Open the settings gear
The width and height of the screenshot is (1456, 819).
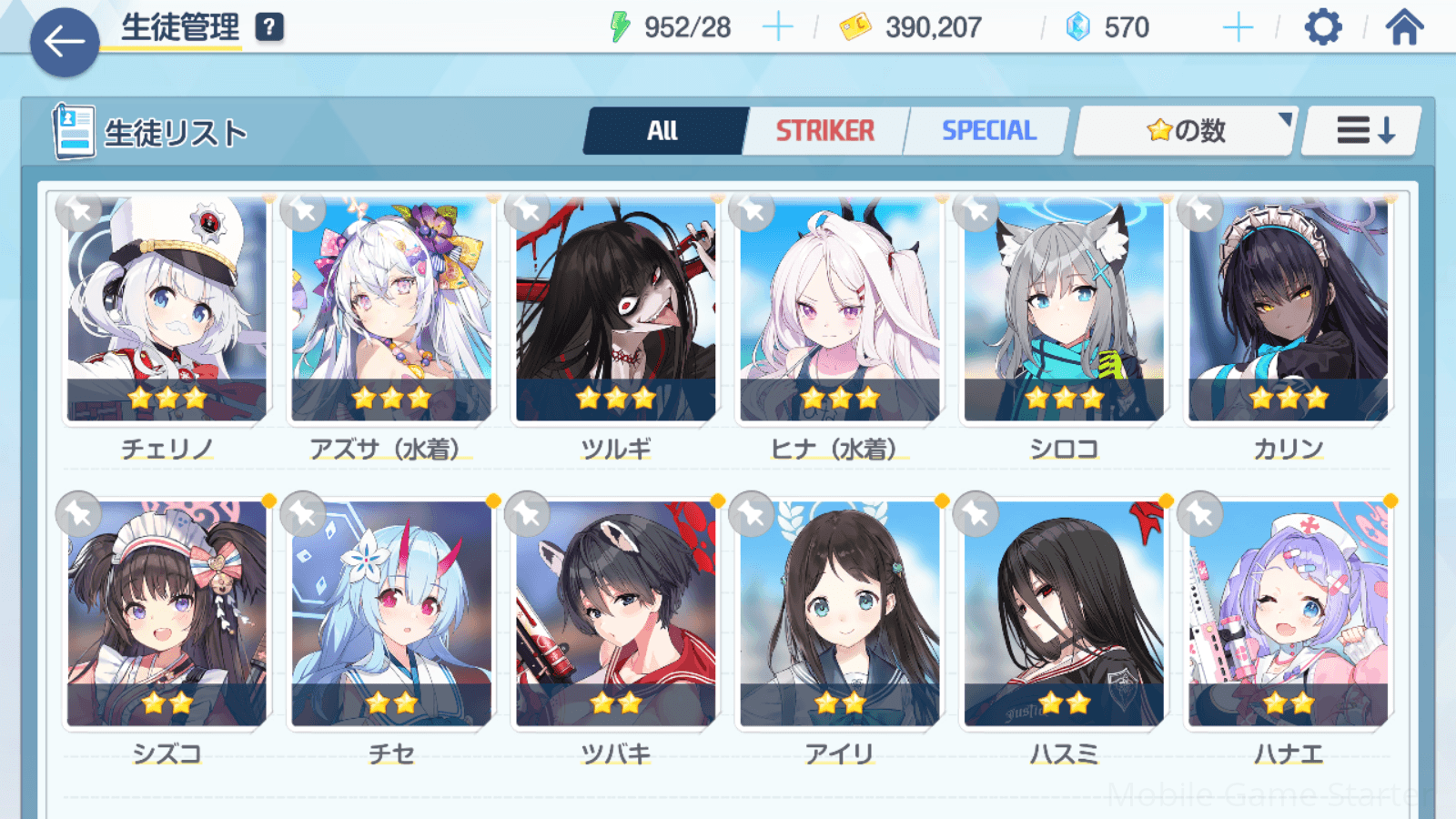click(1322, 27)
